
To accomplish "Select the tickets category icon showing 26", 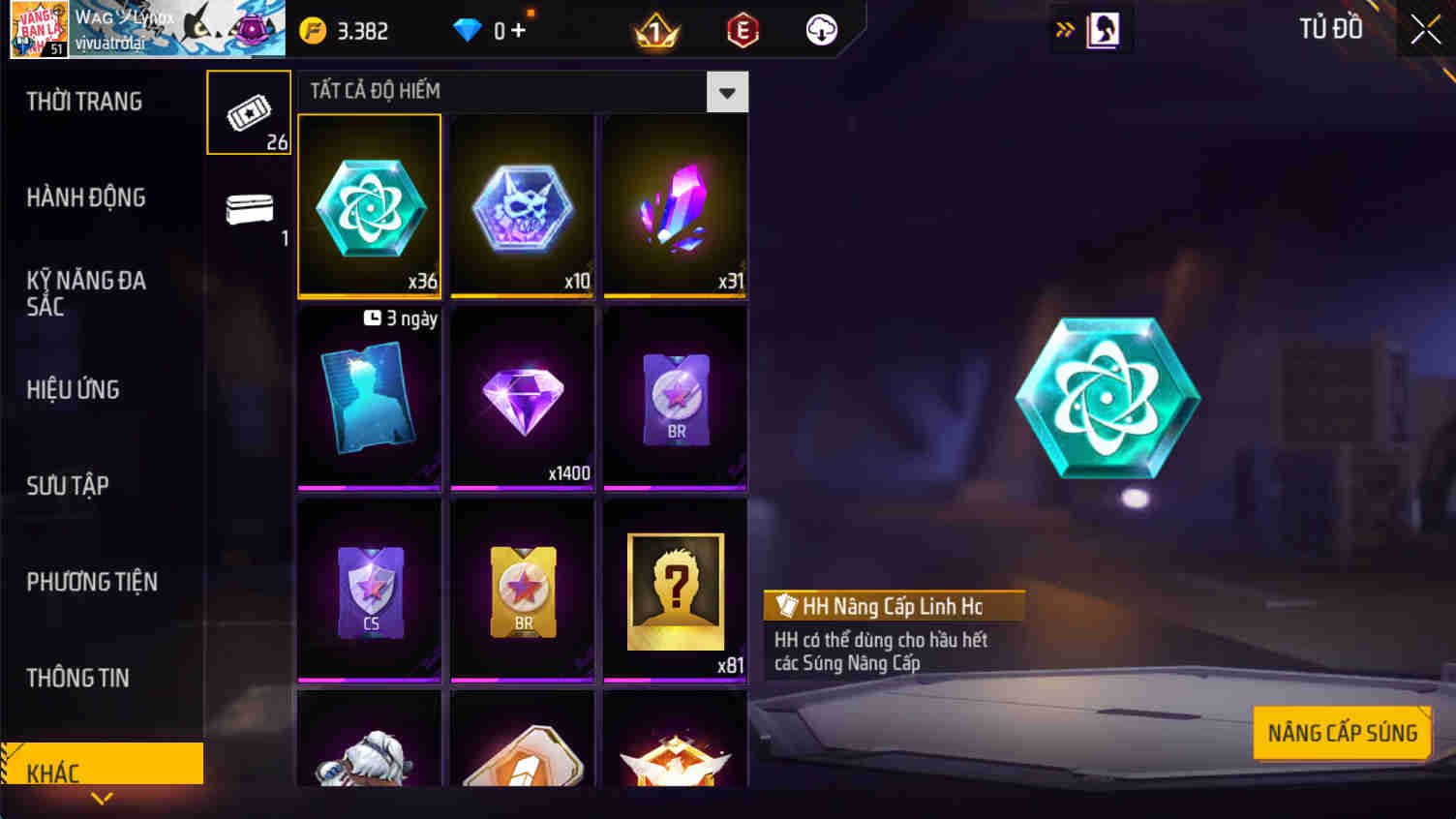I will point(248,111).
